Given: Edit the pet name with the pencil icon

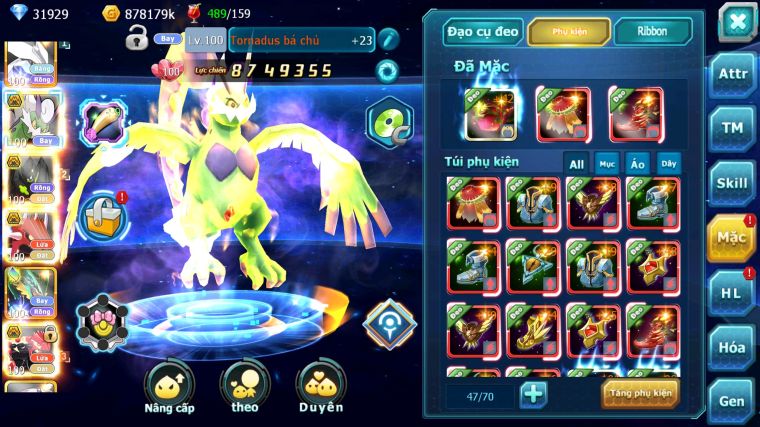Looking at the screenshot, I should pos(389,40).
